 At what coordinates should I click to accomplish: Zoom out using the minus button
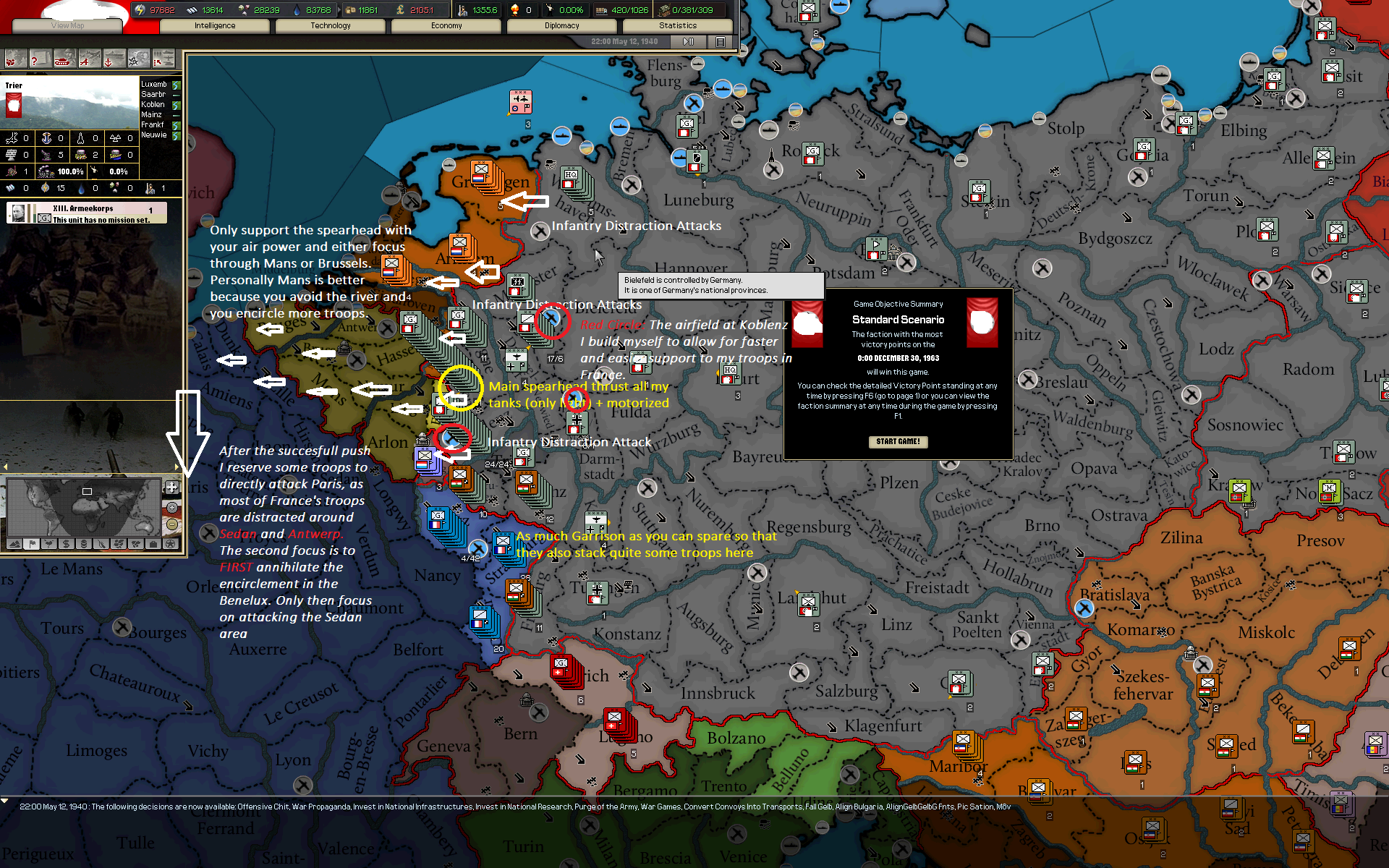click(x=174, y=525)
